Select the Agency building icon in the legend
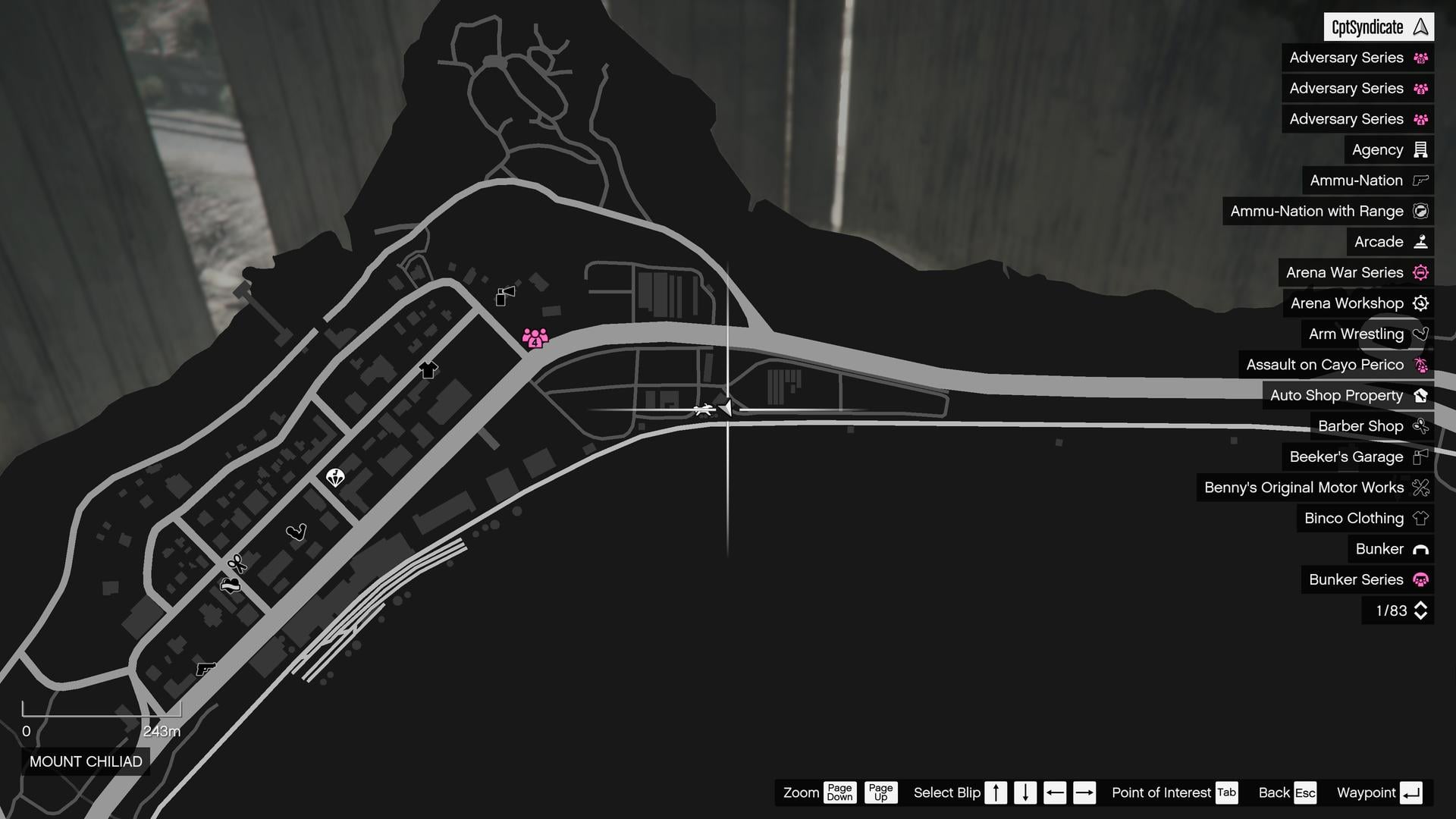The width and height of the screenshot is (1456, 819). pos(1420,149)
